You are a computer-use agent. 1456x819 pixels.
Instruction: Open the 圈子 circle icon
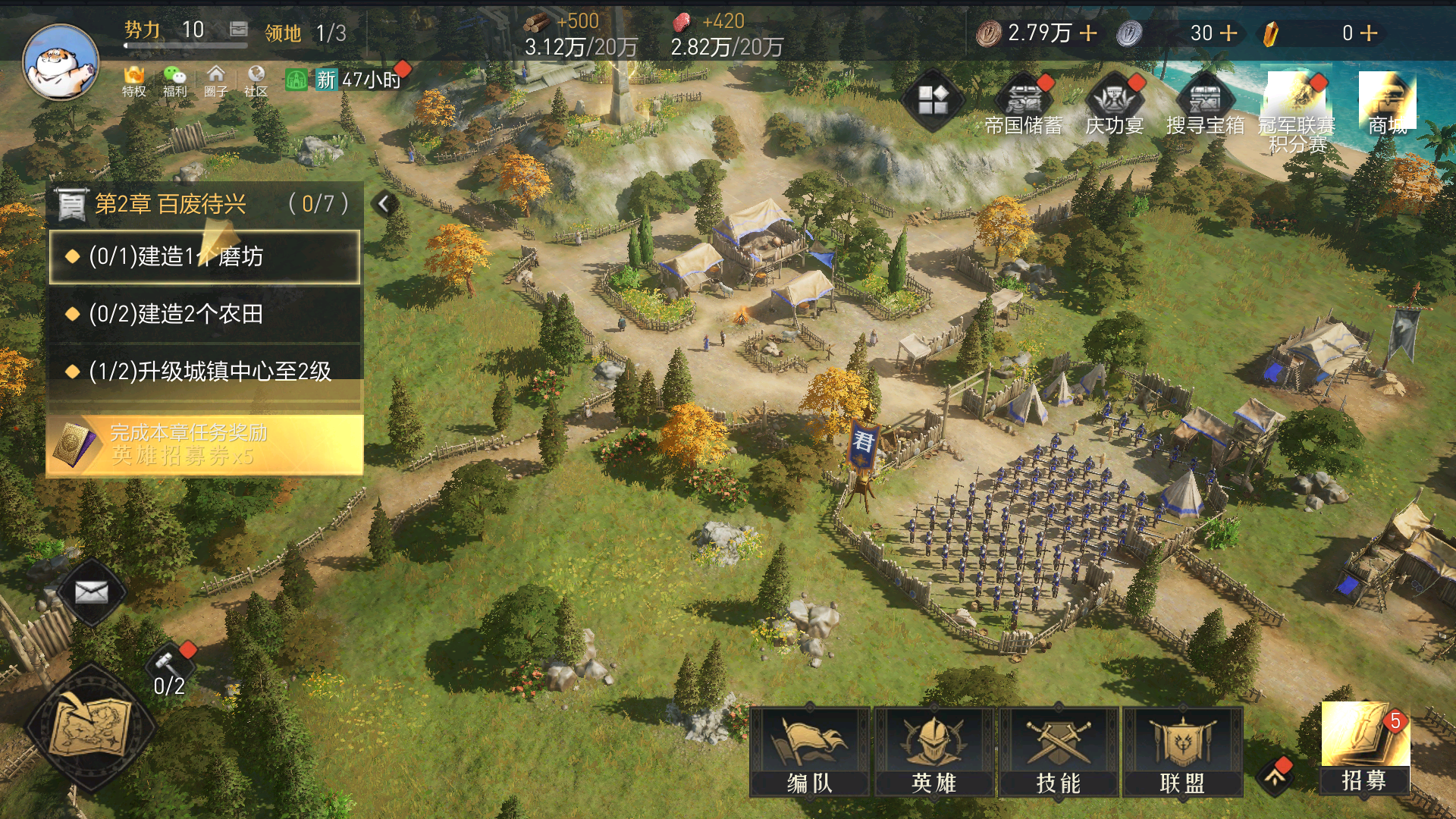[x=215, y=80]
